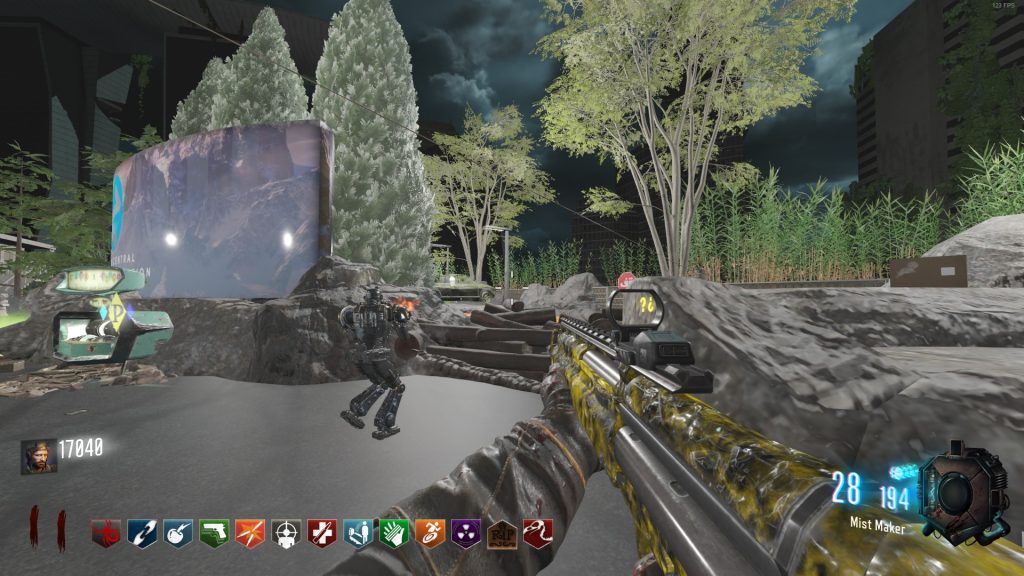Choose the green hand Speed Cola perk
This screenshot has width=1024, height=576.
394,533
